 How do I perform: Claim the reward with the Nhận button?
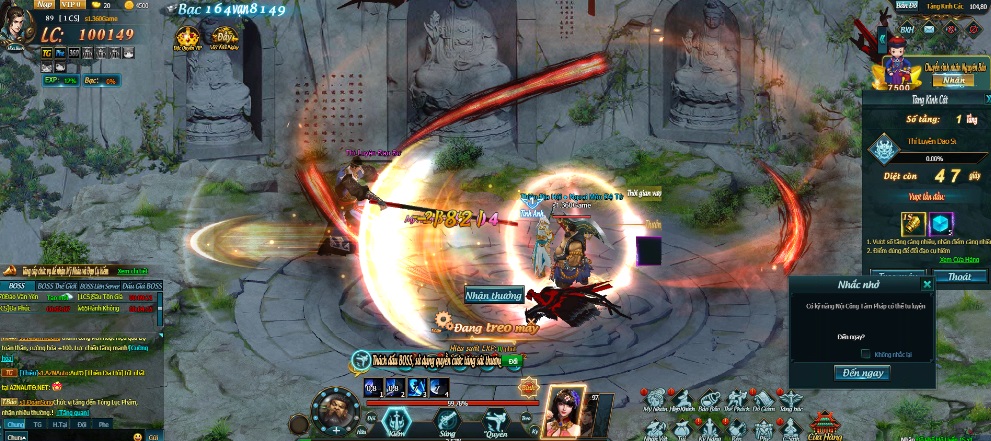pos(954,80)
